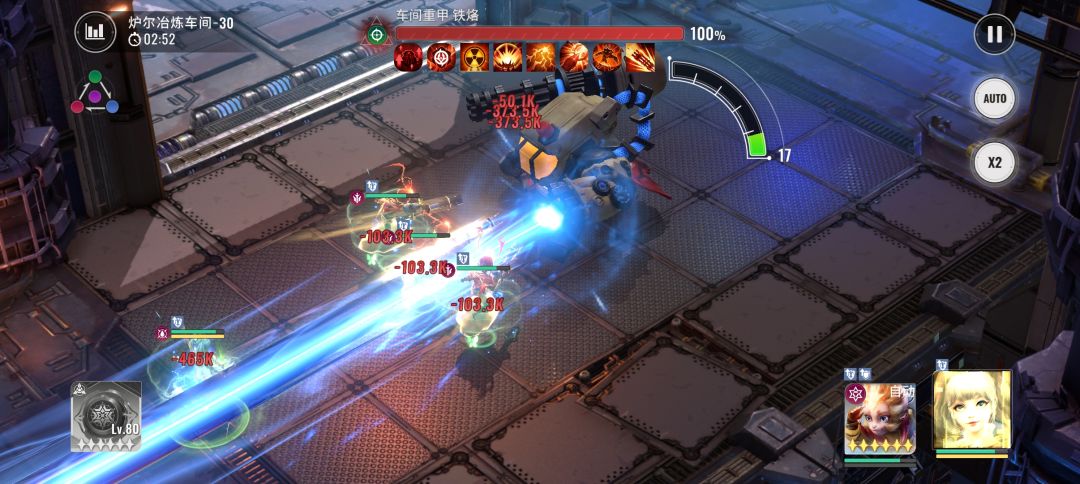Open the battle statistics bar-chart icon
1080x484 pixels.
pyautogui.click(x=95, y=31)
